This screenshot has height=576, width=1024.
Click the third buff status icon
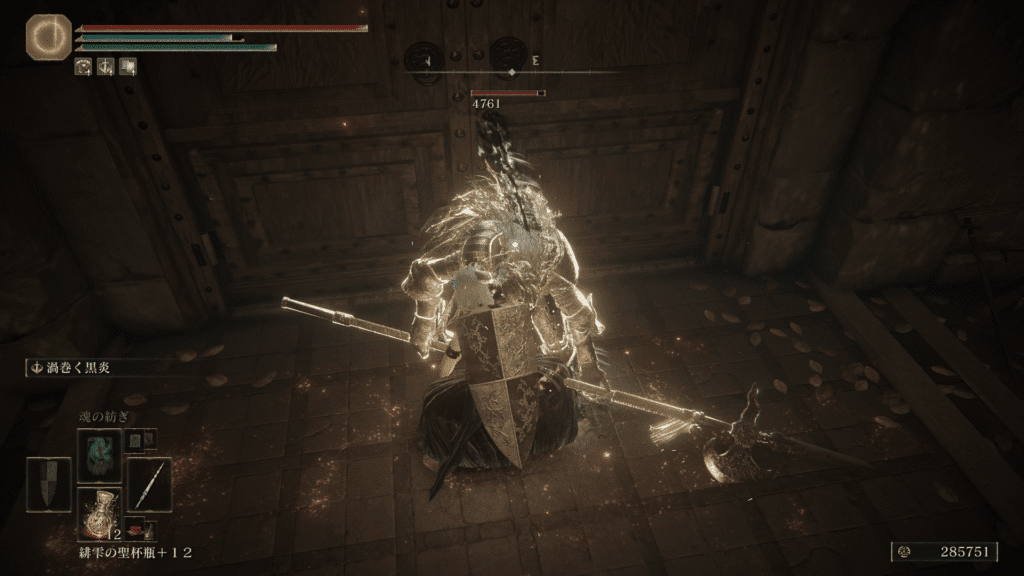[x=127, y=67]
